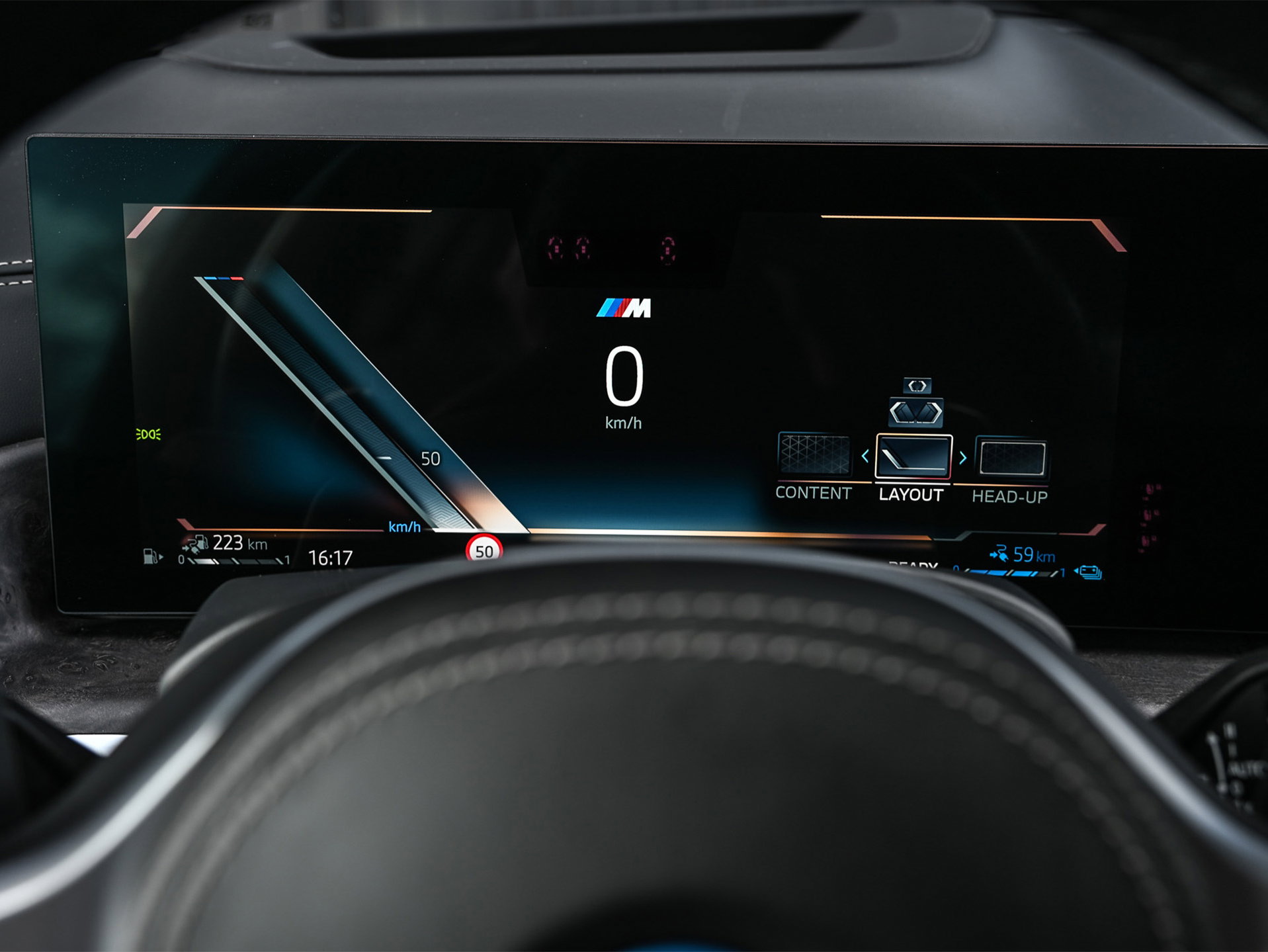Switch to the HEAD-UP display tile
Image resolution: width=1268 pixels, height=952 pixels.
click(x=1012, y=458)
